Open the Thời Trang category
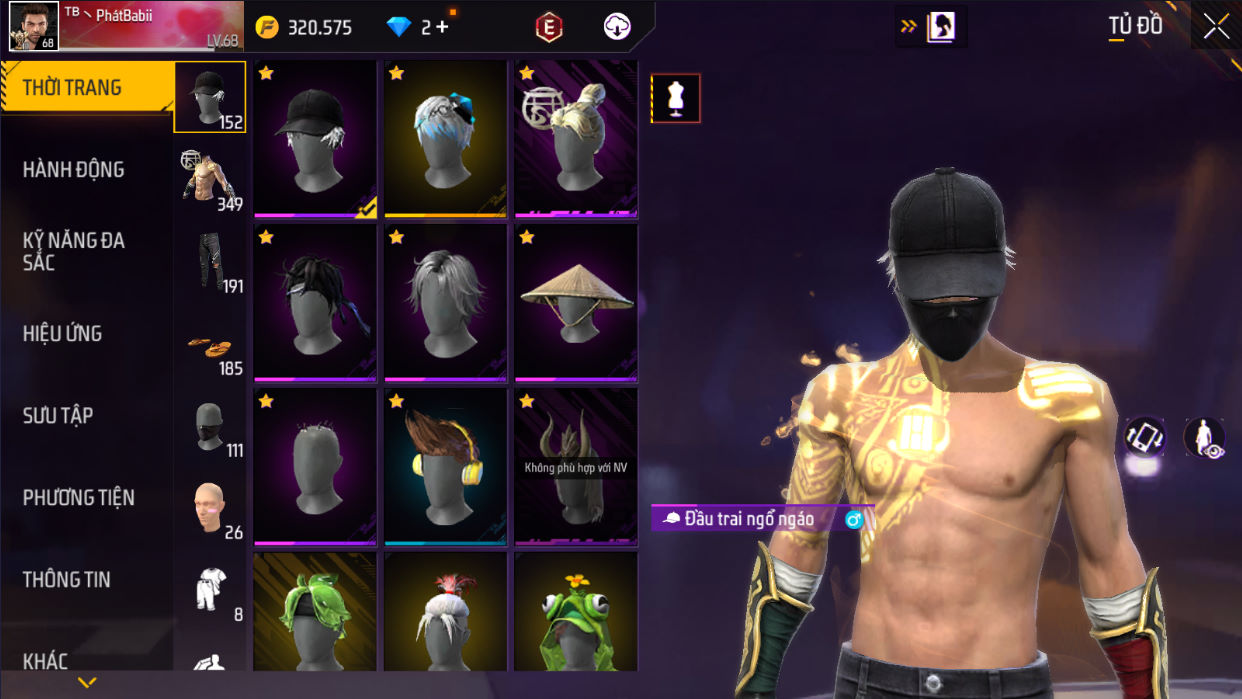Screen dimensions: 1242x699 tap(72, 88)
